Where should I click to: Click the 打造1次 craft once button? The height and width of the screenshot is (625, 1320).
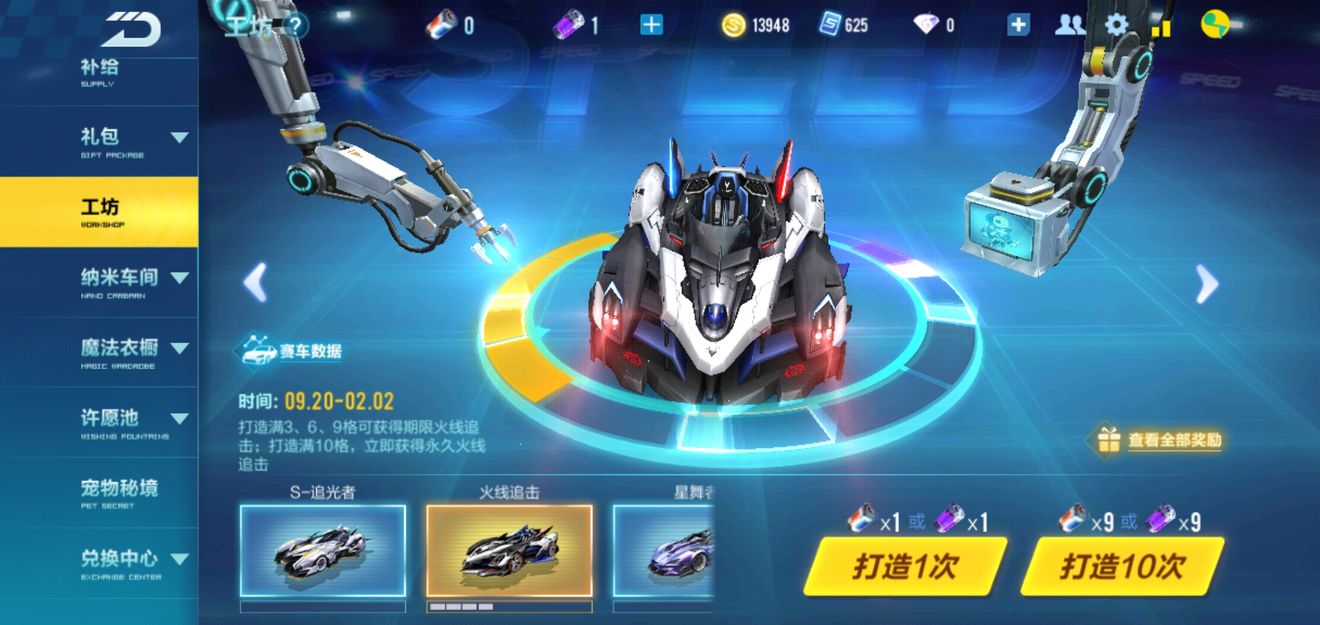coord(904,566)
